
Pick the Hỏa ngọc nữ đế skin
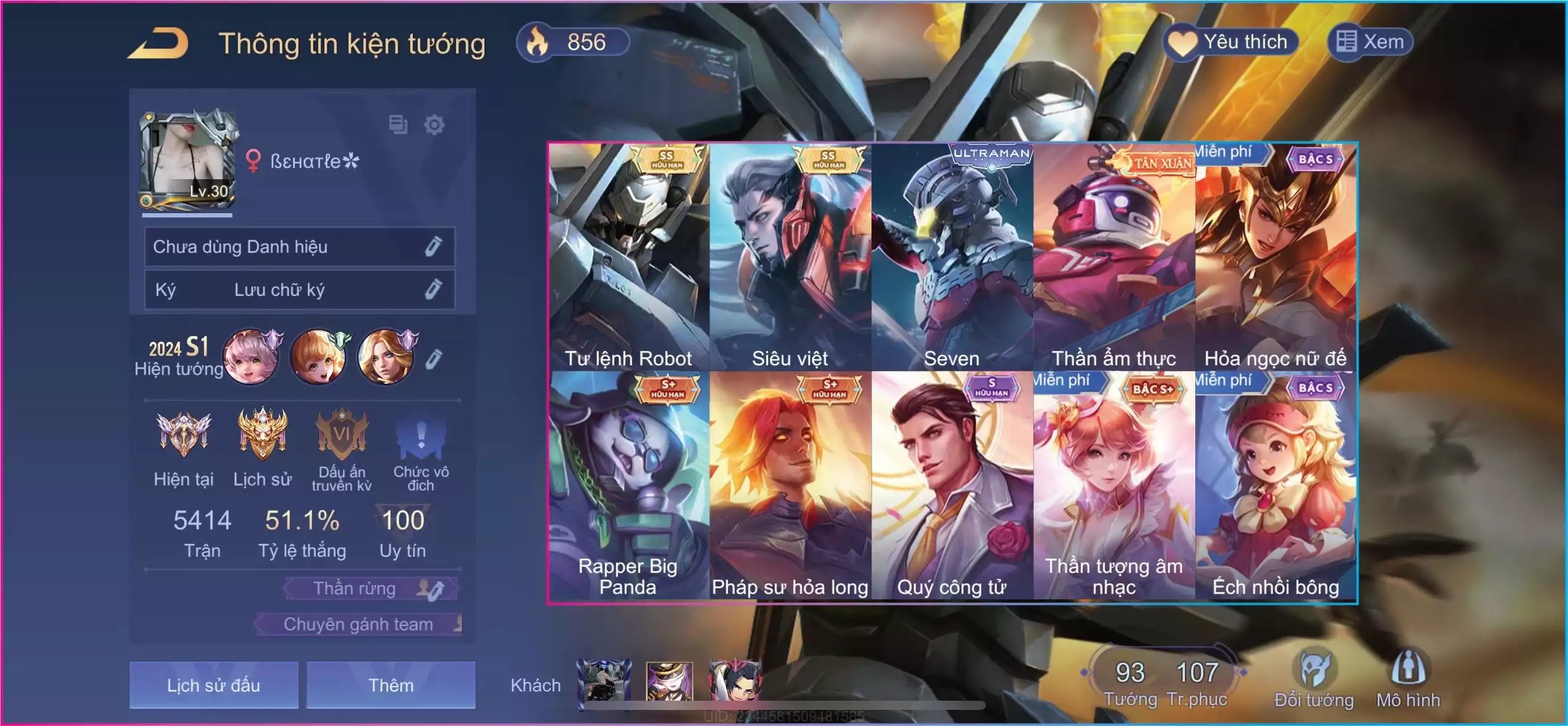(x=1276, y=256)
